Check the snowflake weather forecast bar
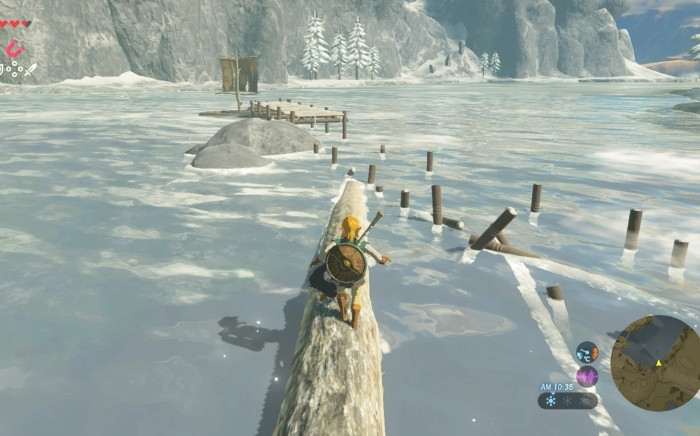 coord(567,400)
